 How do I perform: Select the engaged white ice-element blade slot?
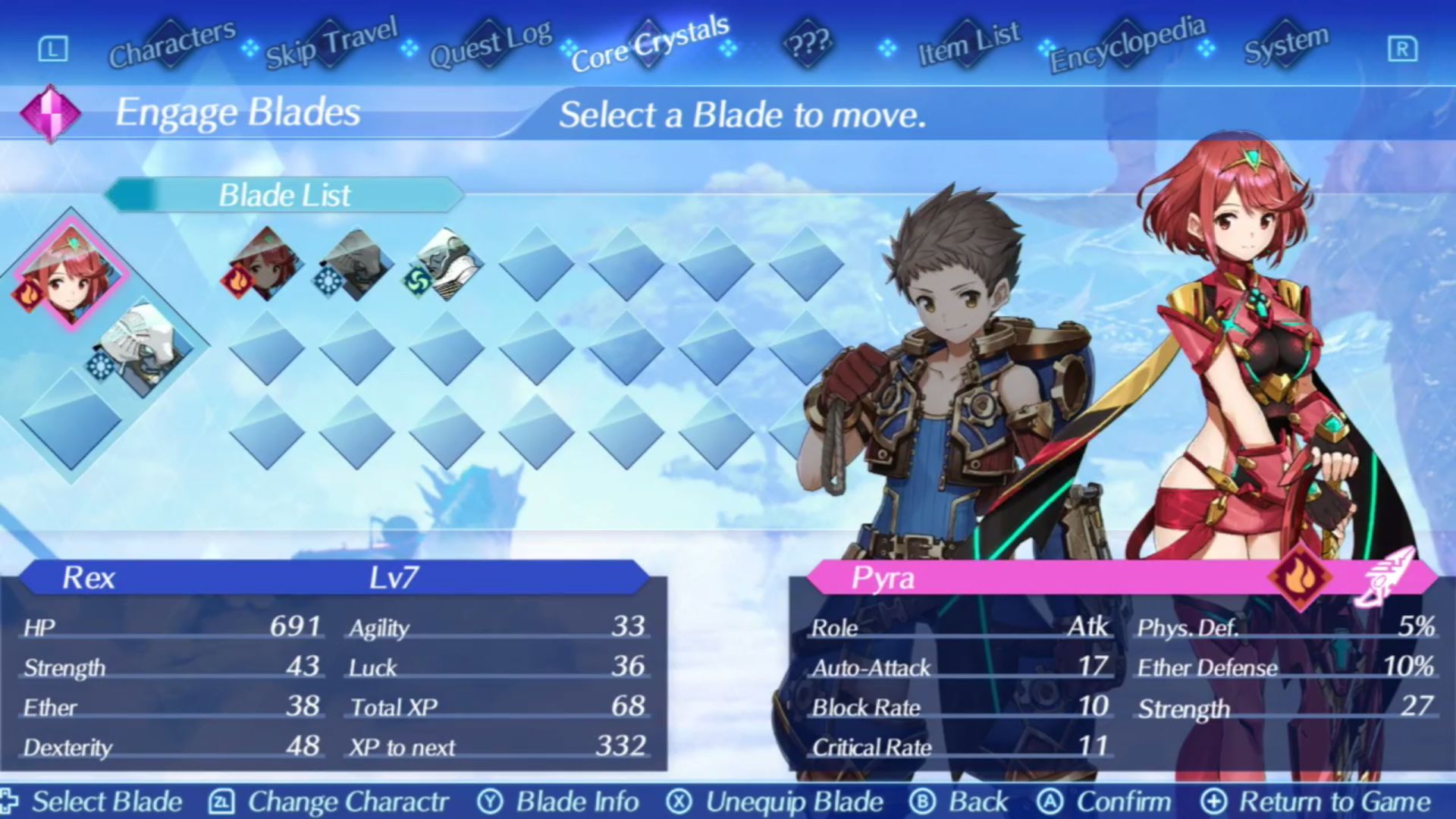pyautogui.click(x=143, y=349)
